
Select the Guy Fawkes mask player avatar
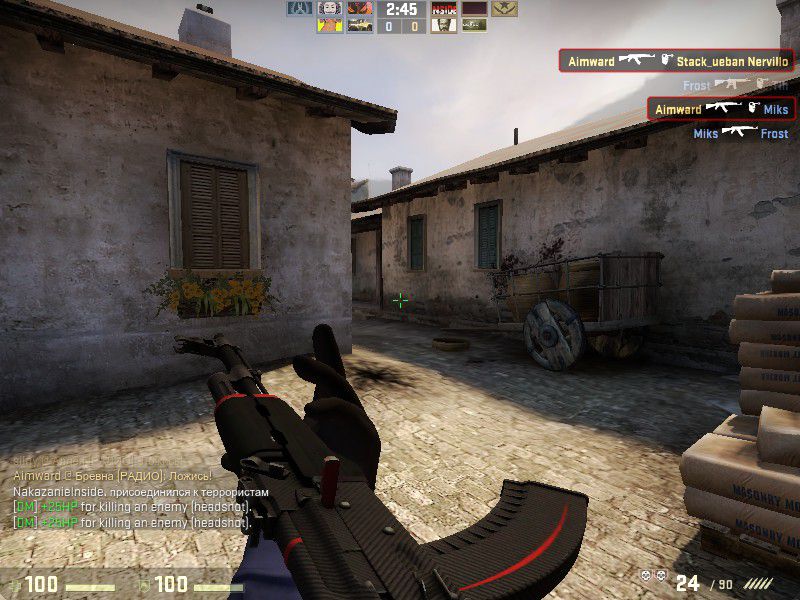point(331,9)
